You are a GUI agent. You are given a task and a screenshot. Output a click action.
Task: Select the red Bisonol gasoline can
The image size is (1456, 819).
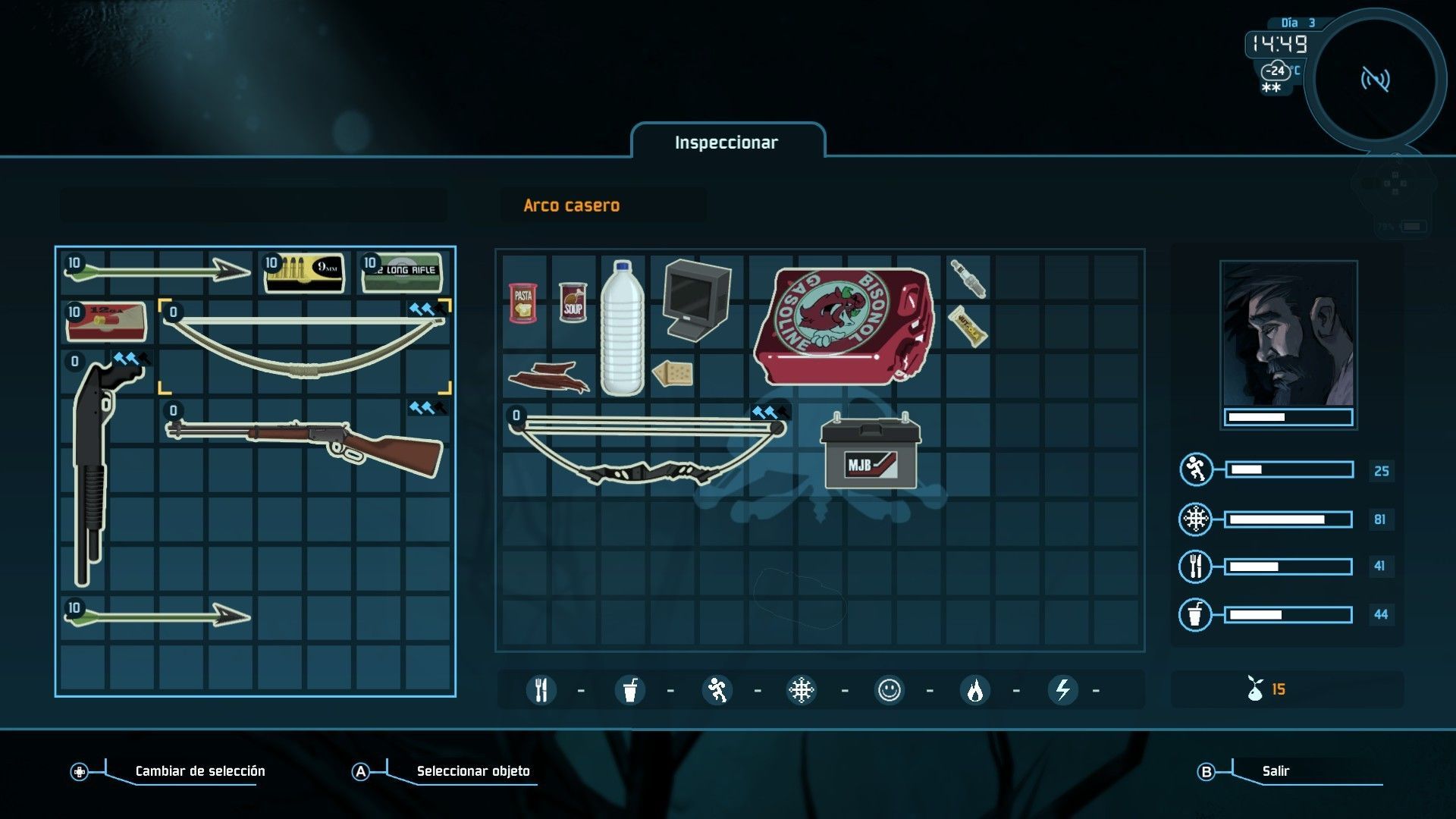click(x=844, y=325)
